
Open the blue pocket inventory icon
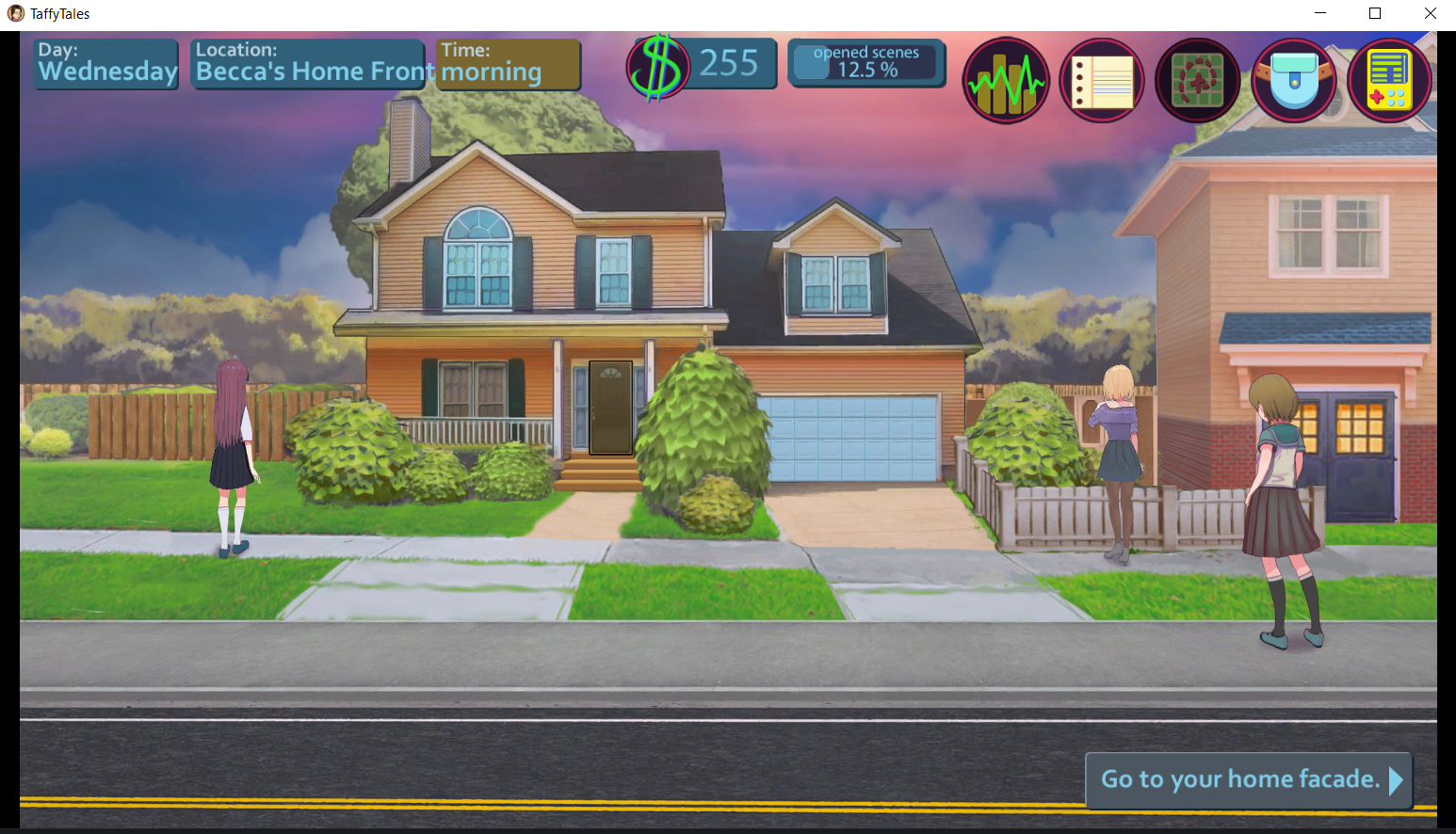tap(1294, 81)
